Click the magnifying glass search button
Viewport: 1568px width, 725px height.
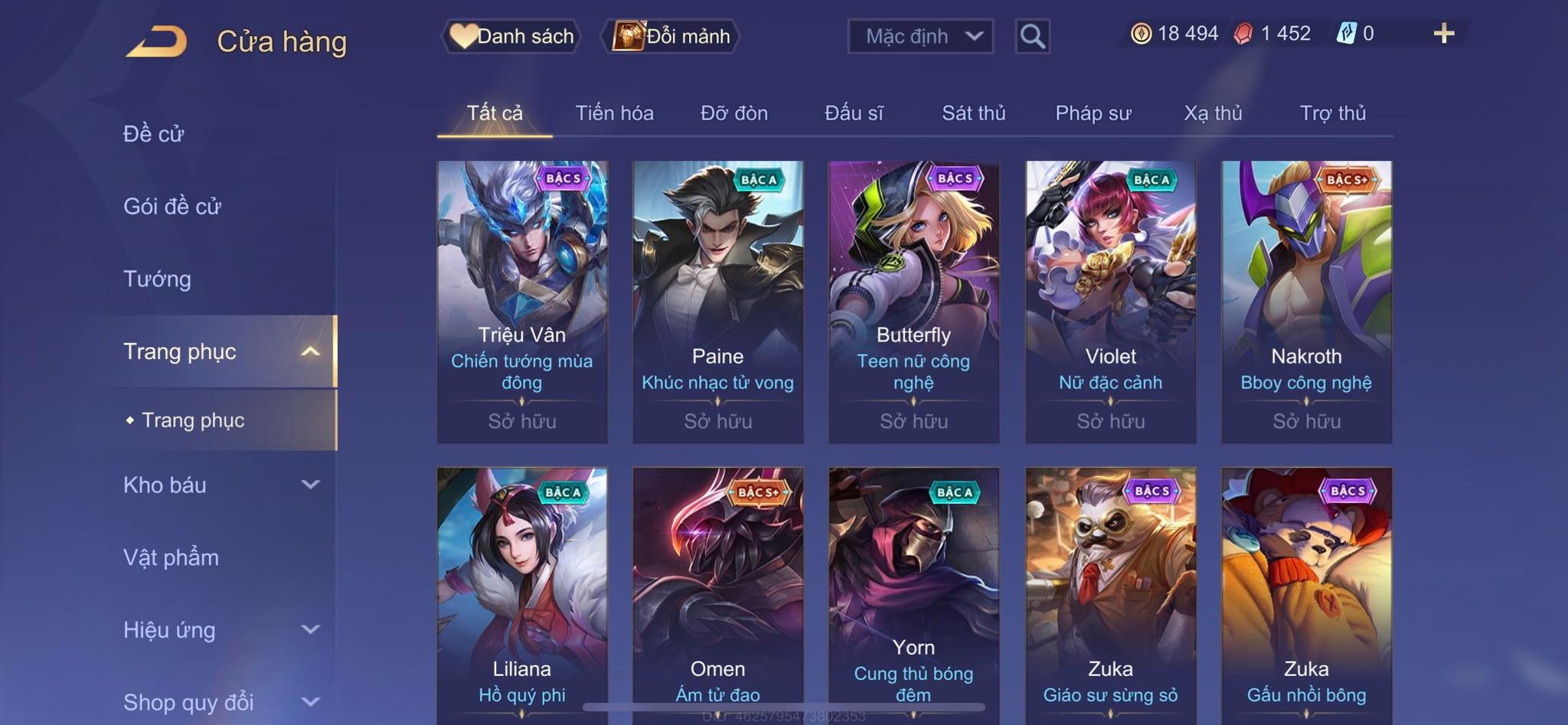pyautogui.click(x=1032, y=36)
